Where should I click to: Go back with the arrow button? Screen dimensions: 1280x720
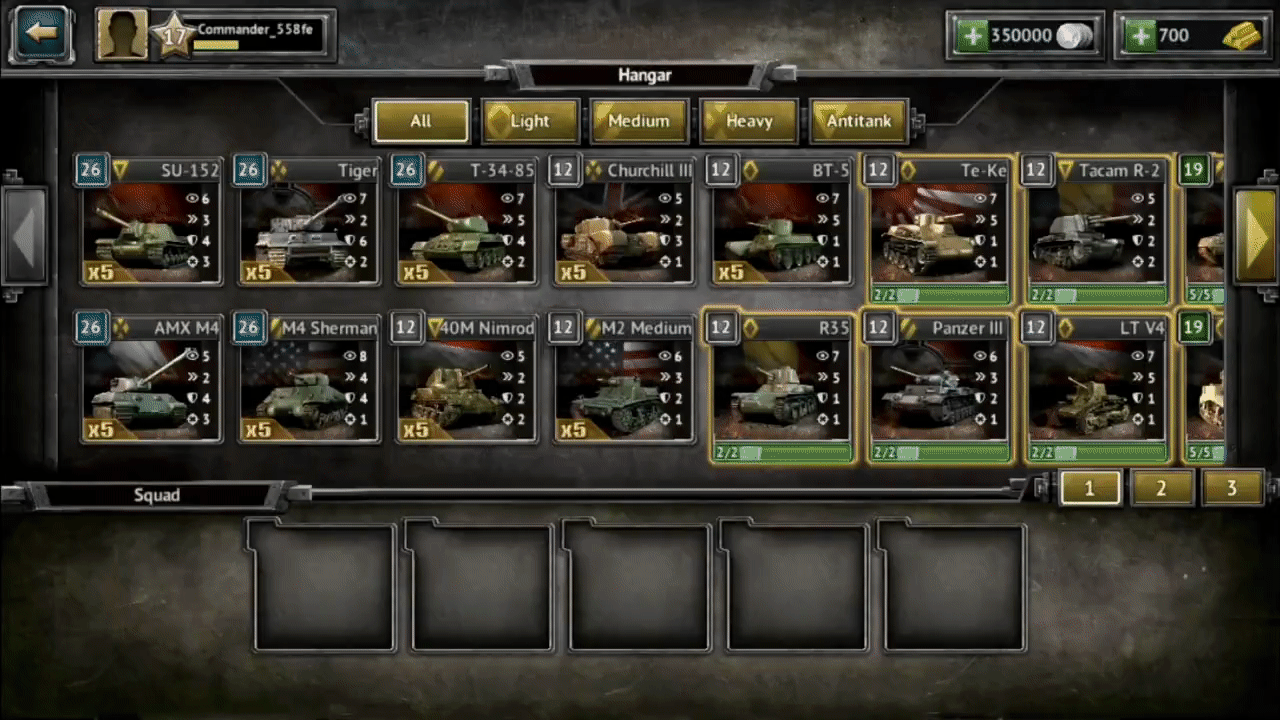[x=41, y=34]
